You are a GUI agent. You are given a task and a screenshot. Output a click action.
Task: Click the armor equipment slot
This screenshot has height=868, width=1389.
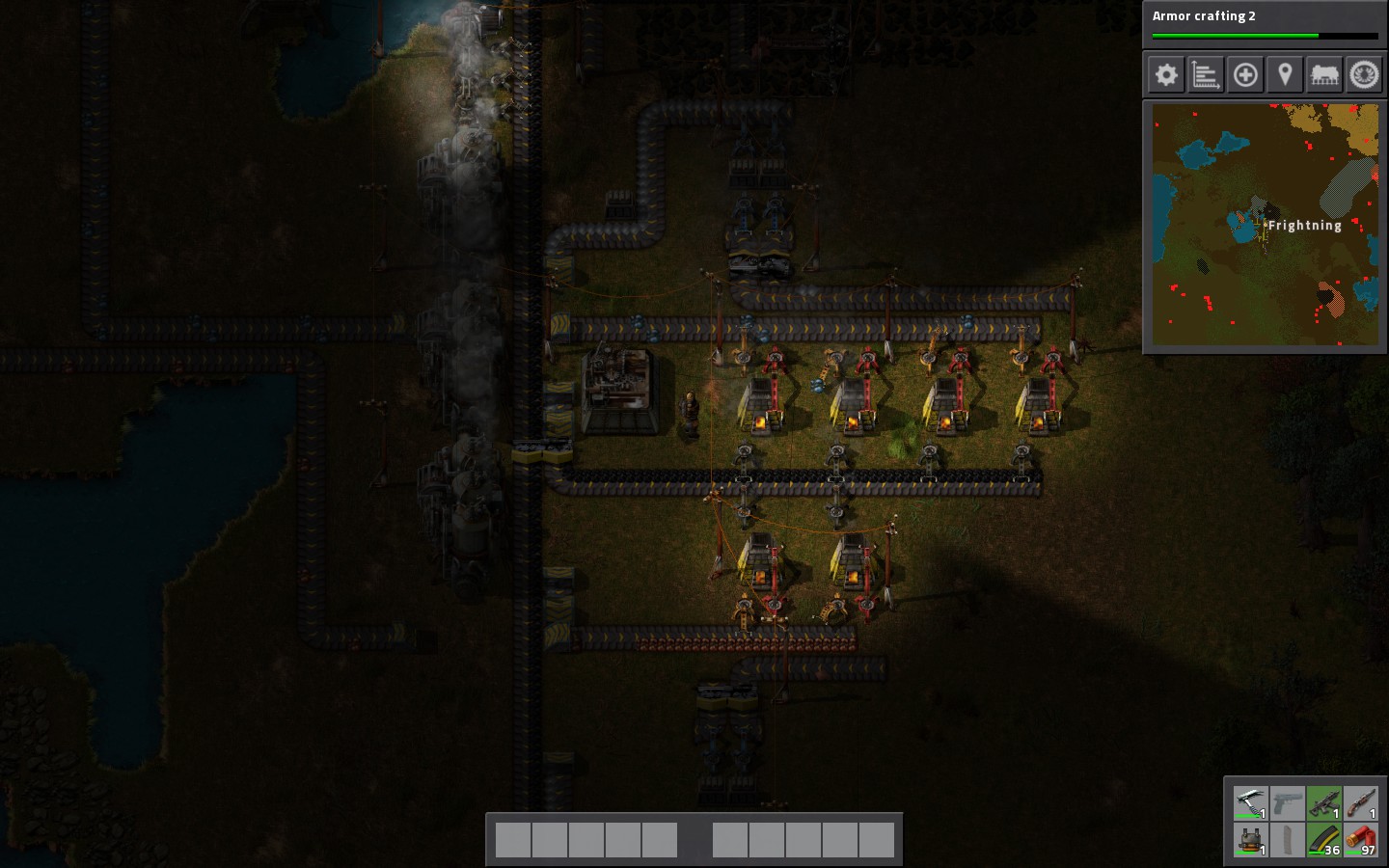[x=1250, y=840]
